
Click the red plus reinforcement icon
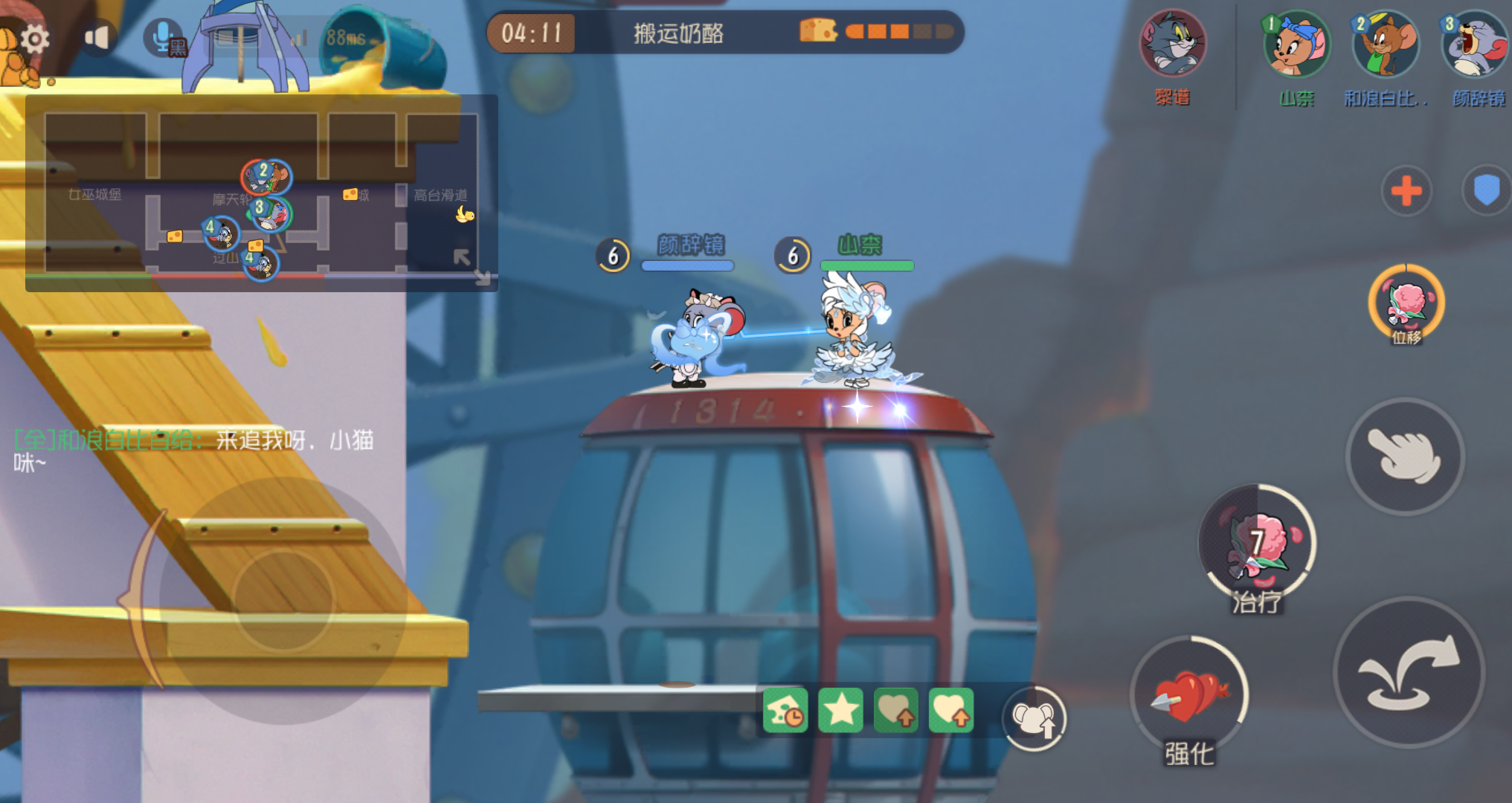[1405, 192]
